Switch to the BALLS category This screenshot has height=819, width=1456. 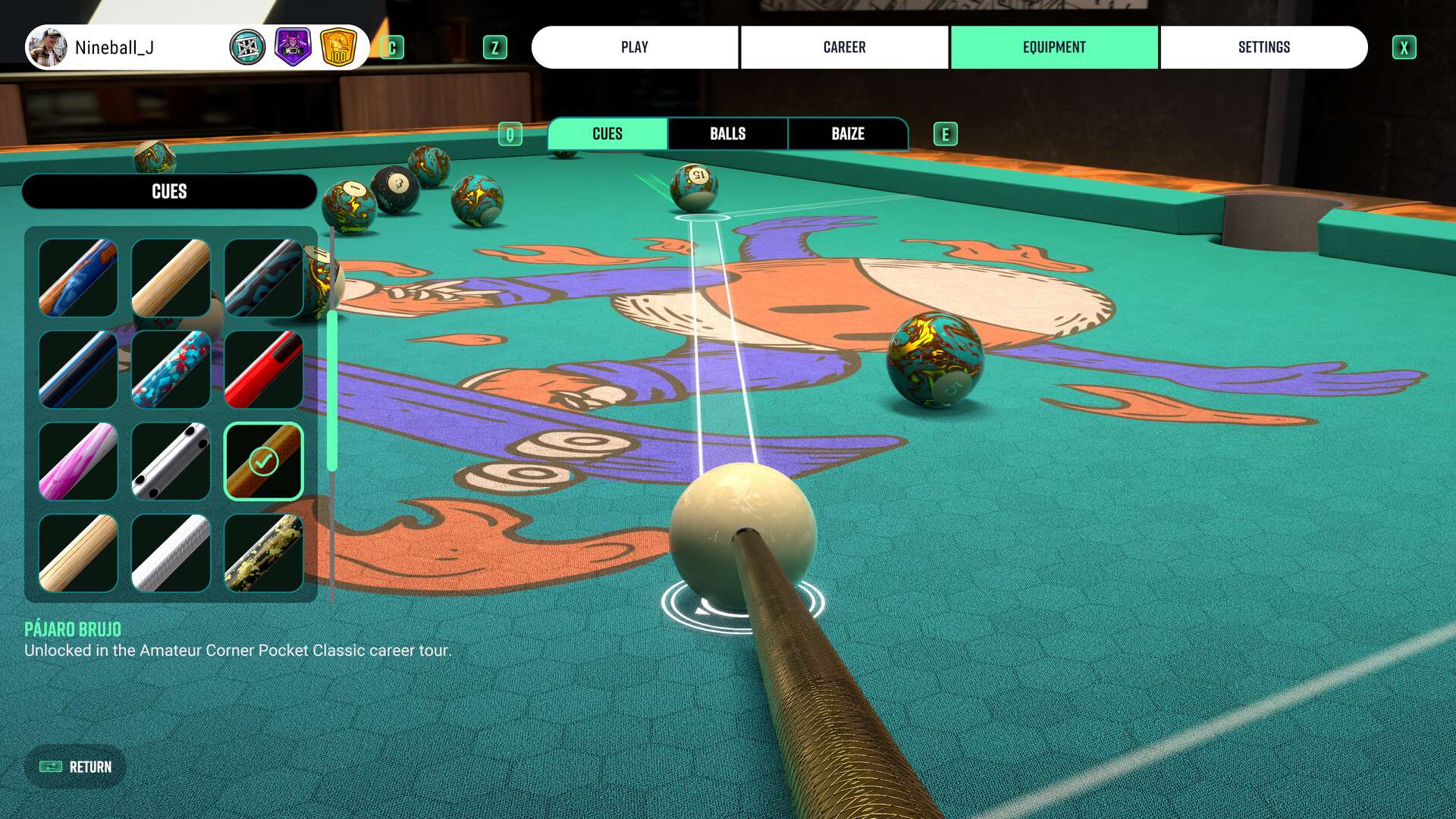(x=727, y=133)
